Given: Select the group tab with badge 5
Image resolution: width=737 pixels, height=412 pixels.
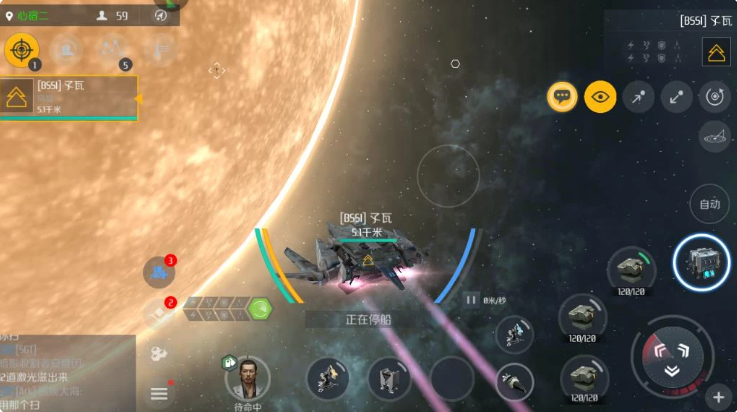Looking at the screenshot, I should point(112,49).
